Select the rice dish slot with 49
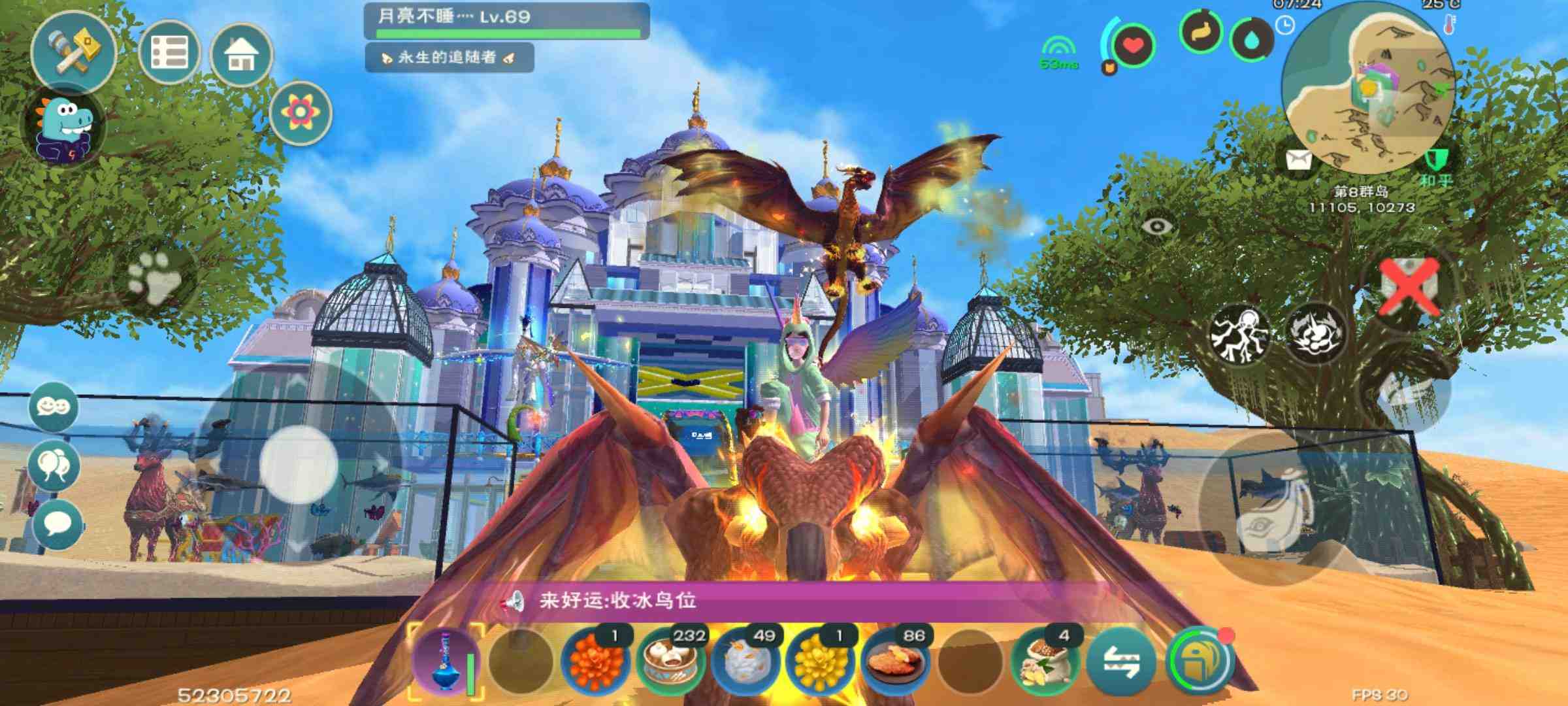The image size is (1568, 706). coord(745,662)
